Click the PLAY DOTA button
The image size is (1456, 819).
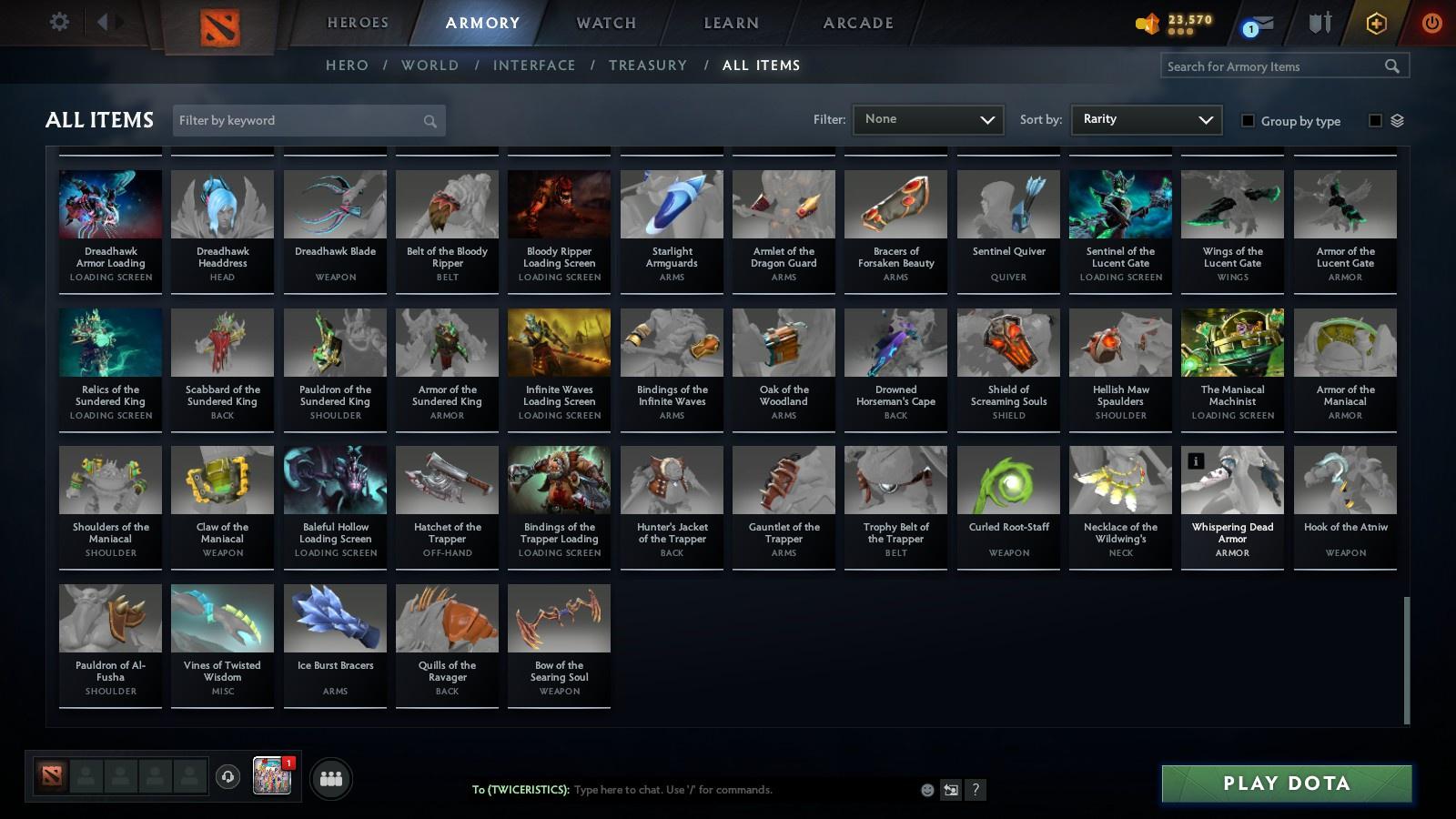tap(1286, 783)
